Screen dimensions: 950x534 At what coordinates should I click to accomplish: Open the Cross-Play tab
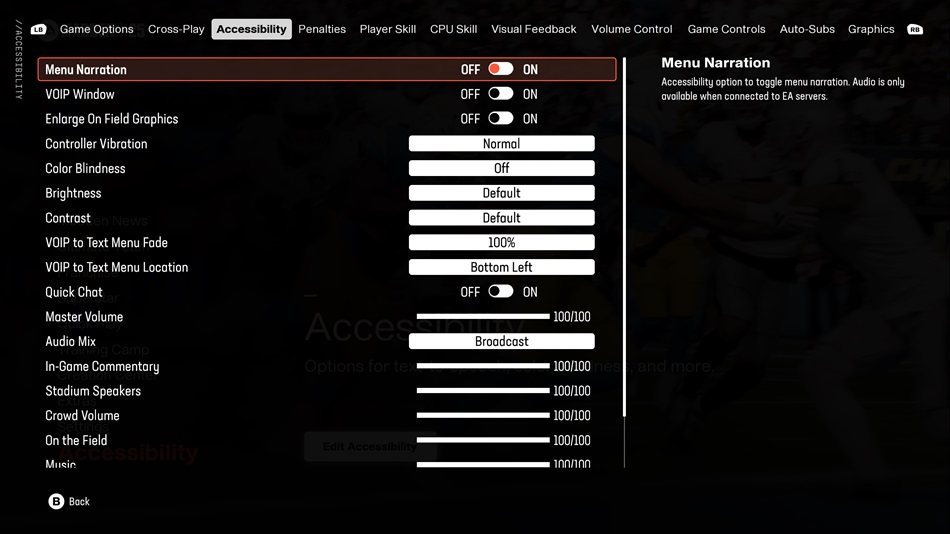[176, 29]
